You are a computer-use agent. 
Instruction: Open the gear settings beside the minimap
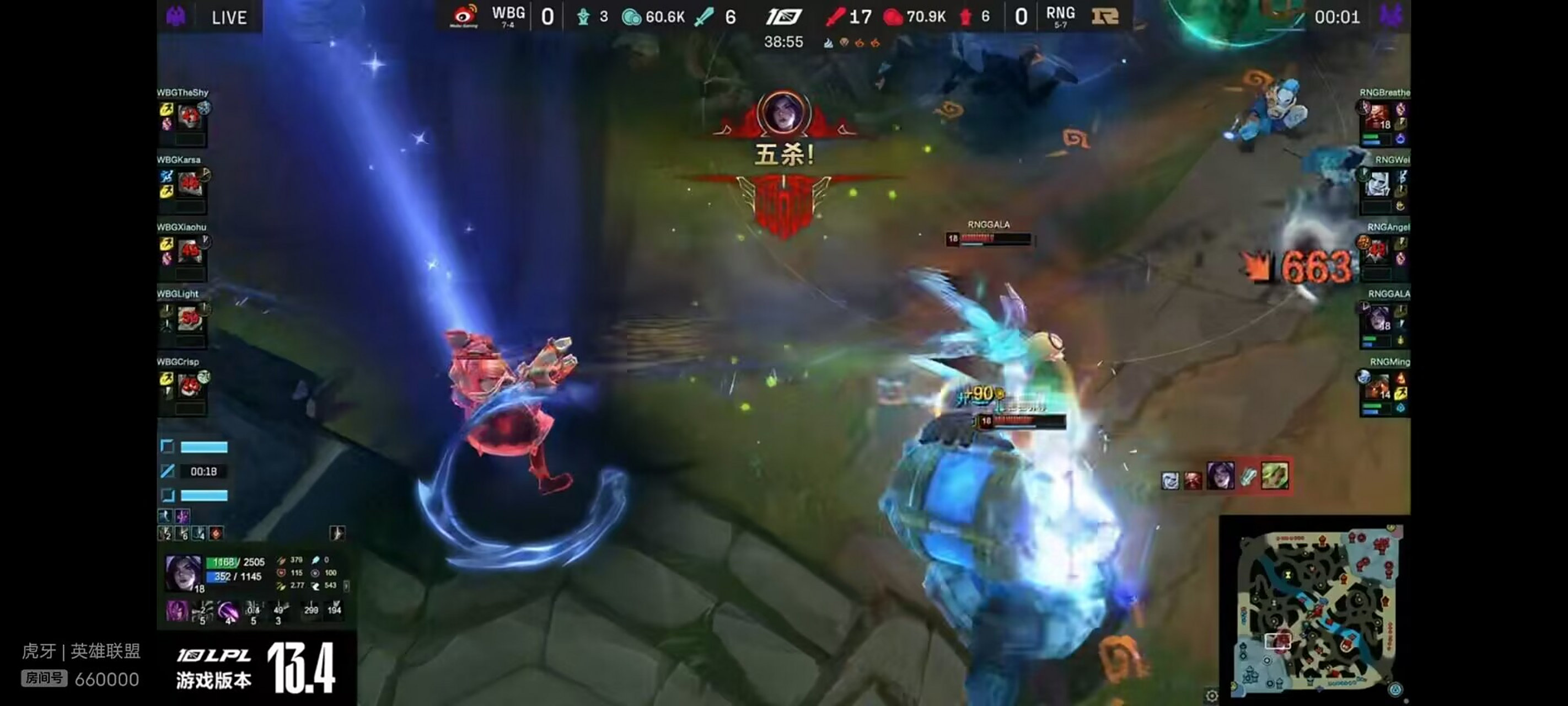[1211, 695]
